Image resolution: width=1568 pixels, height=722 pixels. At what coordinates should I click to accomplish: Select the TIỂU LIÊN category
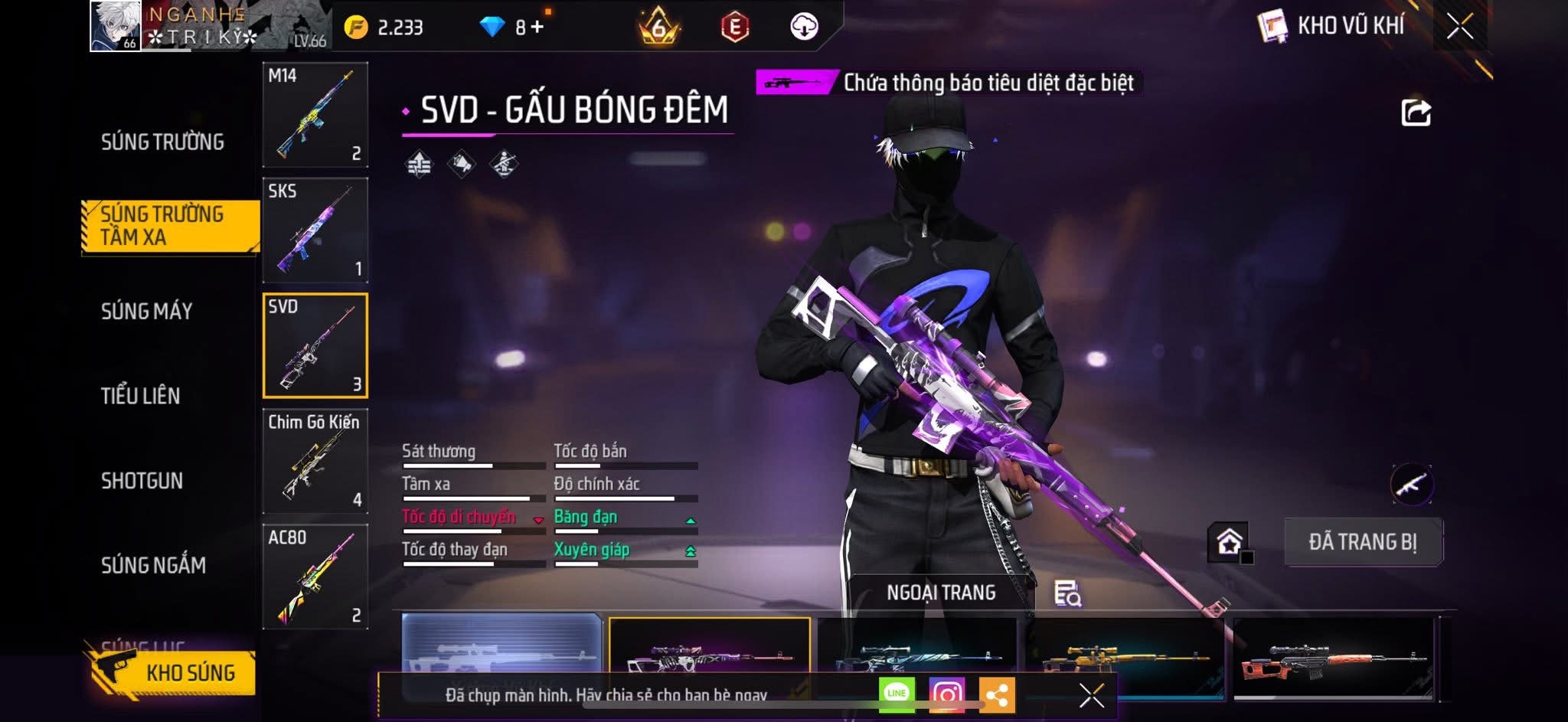coord(141,396)
